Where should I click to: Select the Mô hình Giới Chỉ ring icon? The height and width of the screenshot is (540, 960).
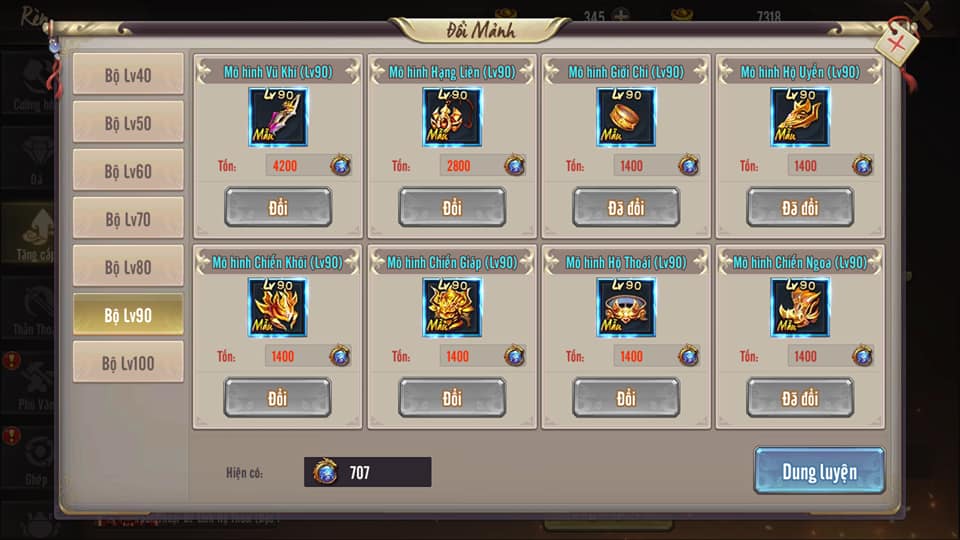[626, 117]
